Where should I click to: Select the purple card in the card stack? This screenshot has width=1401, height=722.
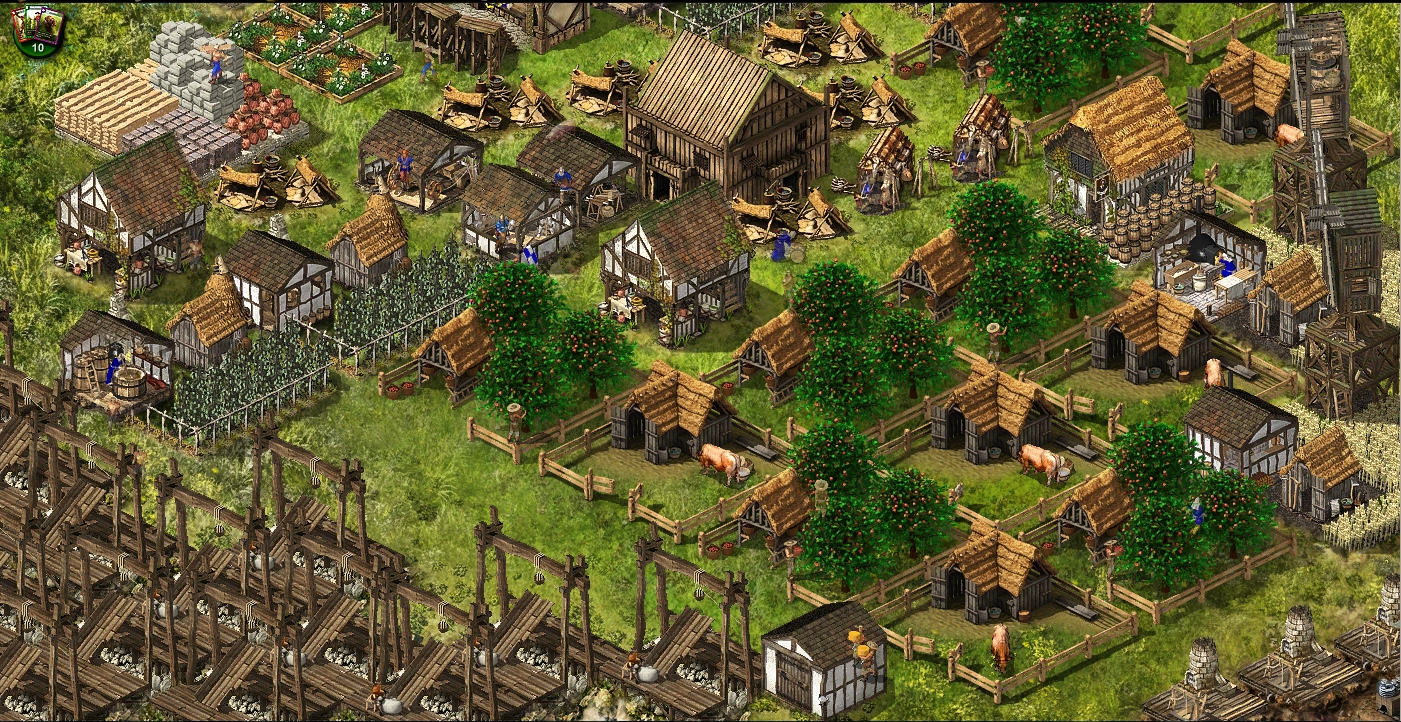click(x=47, y=26)
